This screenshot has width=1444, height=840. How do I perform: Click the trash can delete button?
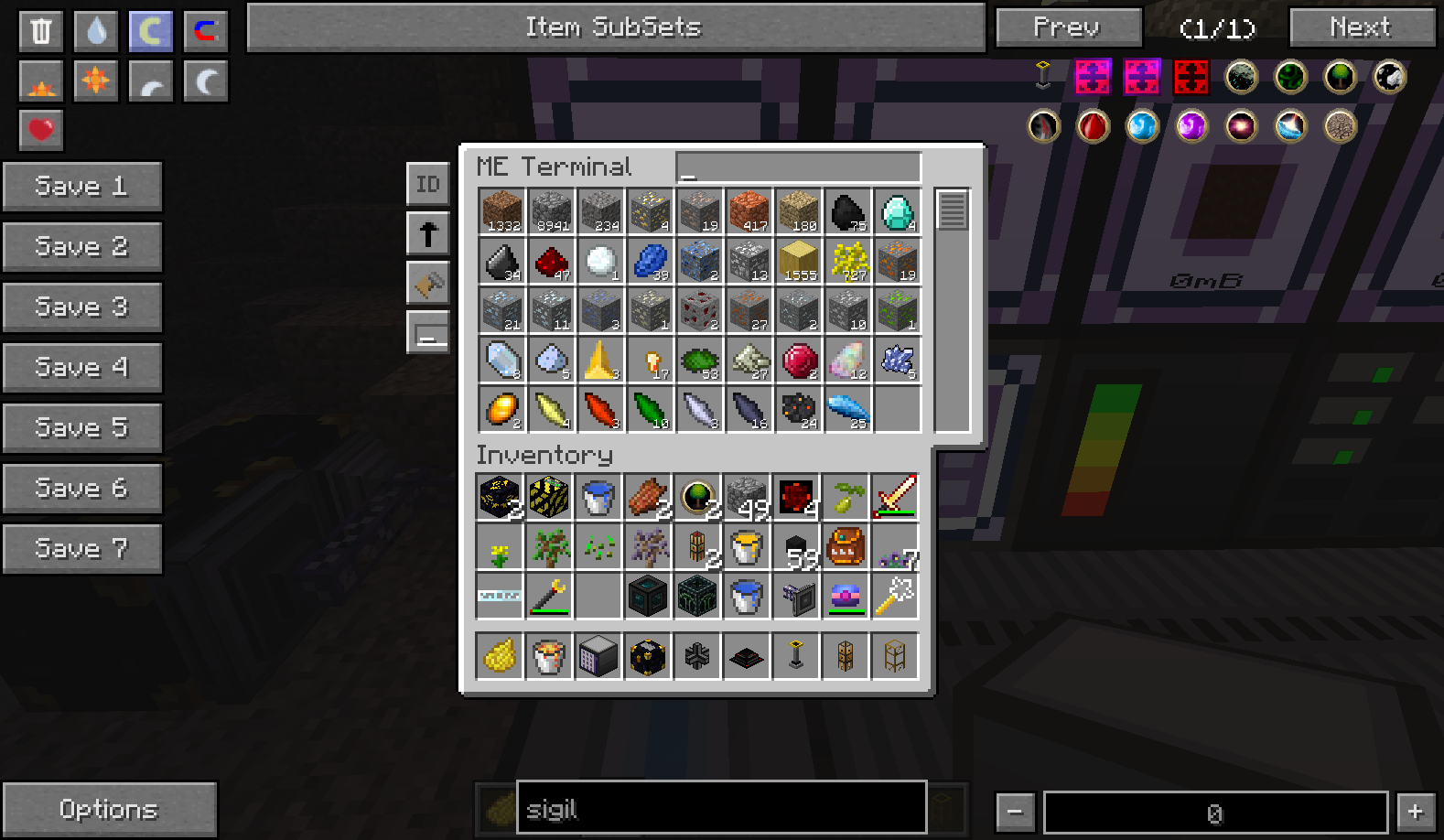click(41, 31)
